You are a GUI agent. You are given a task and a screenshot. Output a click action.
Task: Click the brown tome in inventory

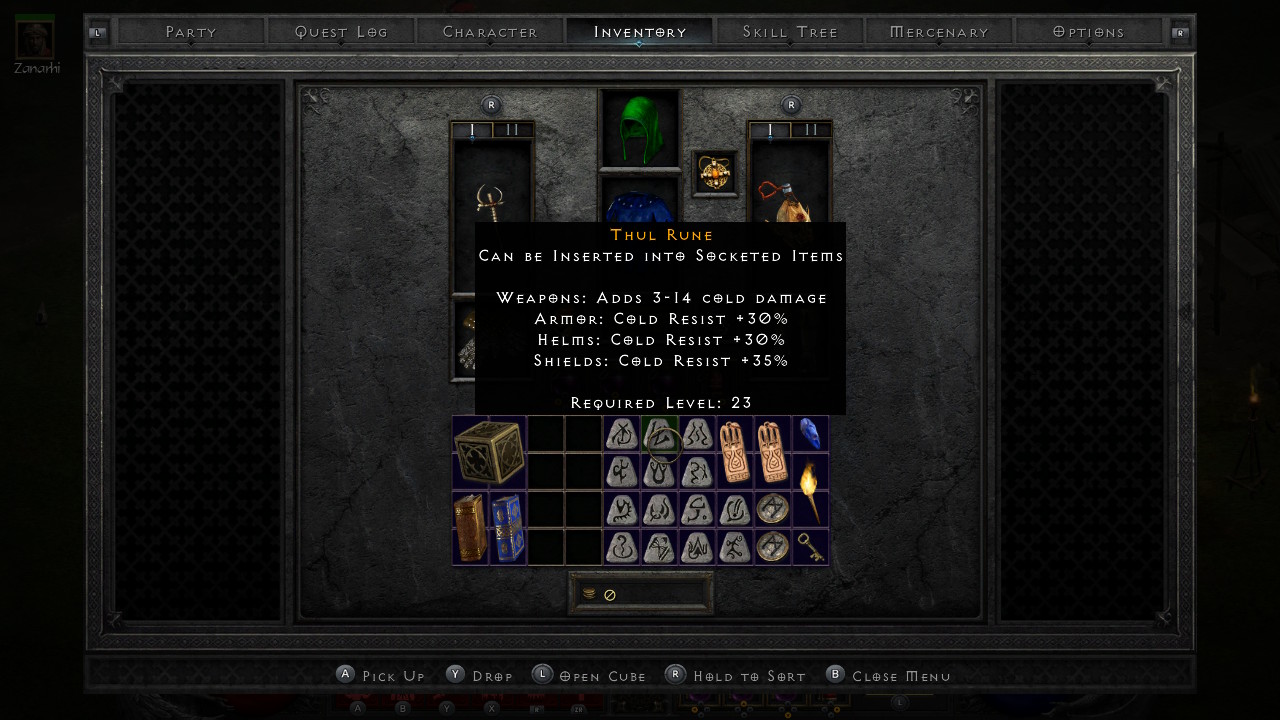pyautogui.click(x=470, y=527)
